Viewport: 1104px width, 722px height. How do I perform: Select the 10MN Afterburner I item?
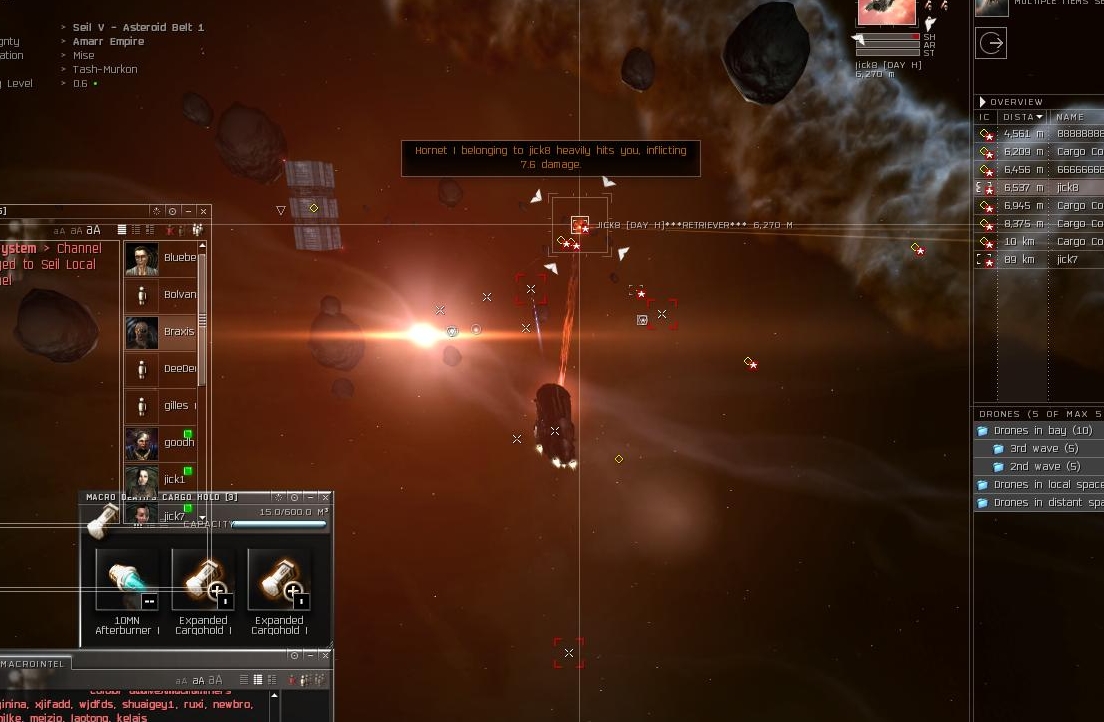click(x=126, y=579)
